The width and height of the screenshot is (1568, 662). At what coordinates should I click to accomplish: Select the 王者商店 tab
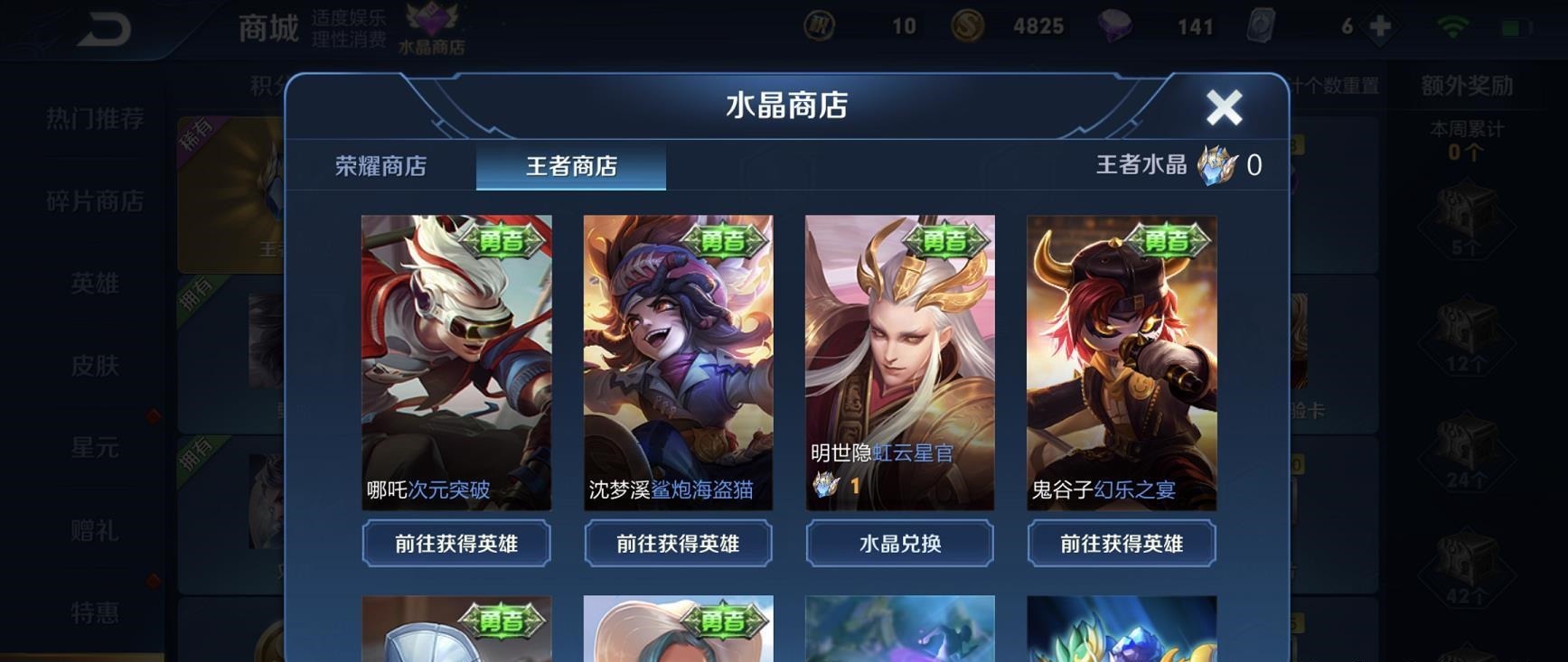coord(571,167)
